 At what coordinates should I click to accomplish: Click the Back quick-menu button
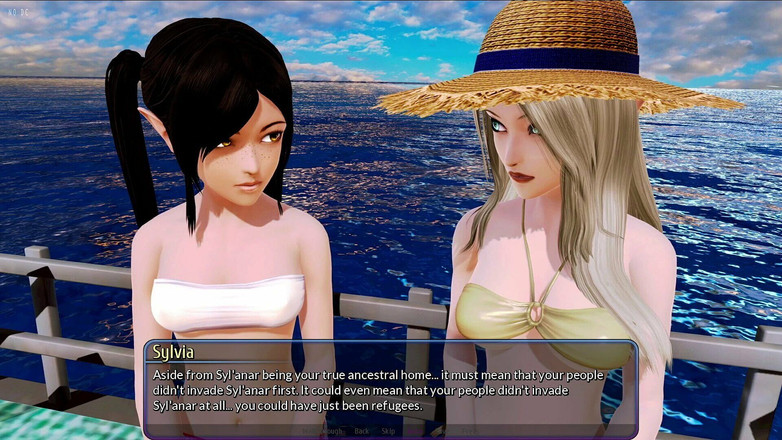tap(362, 431)
